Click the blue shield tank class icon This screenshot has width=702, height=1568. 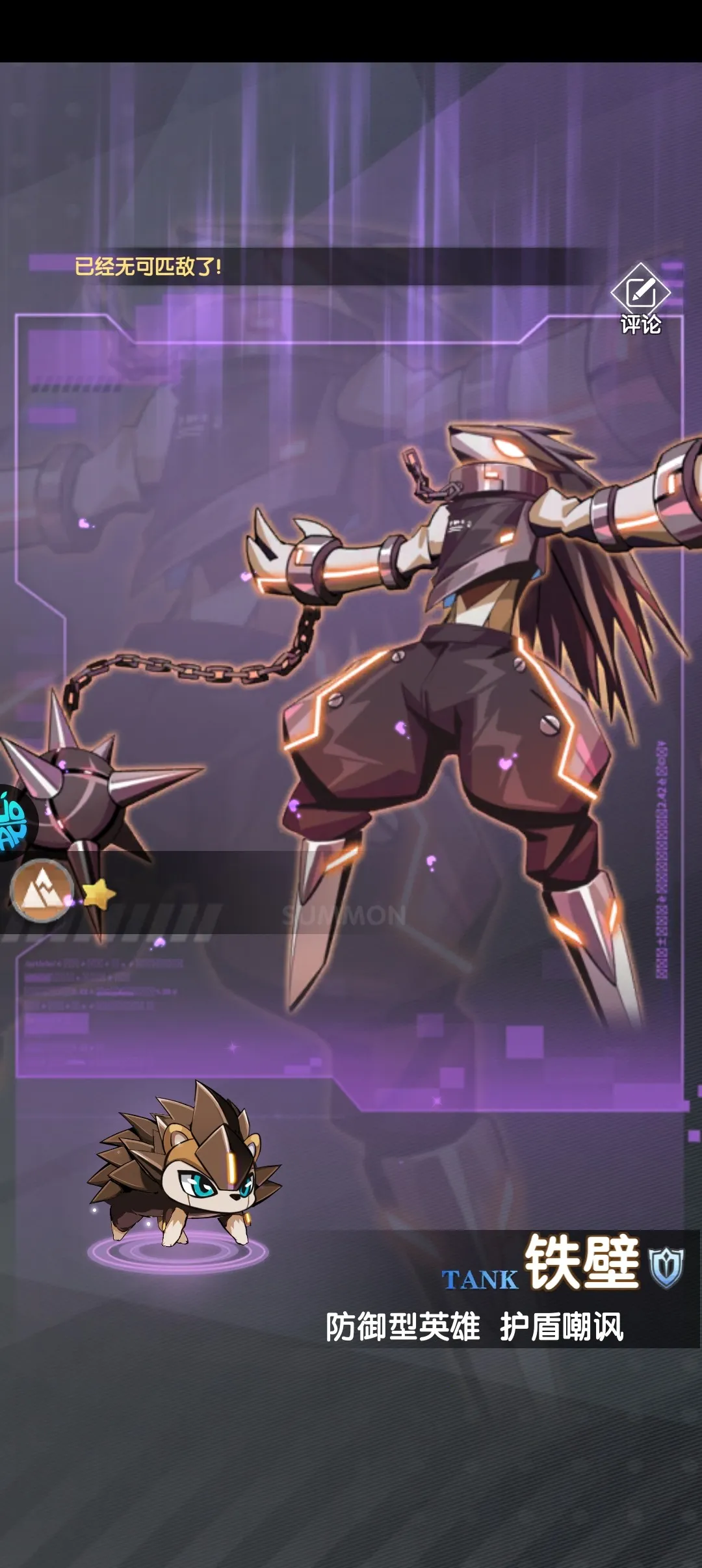[667, 1267]
